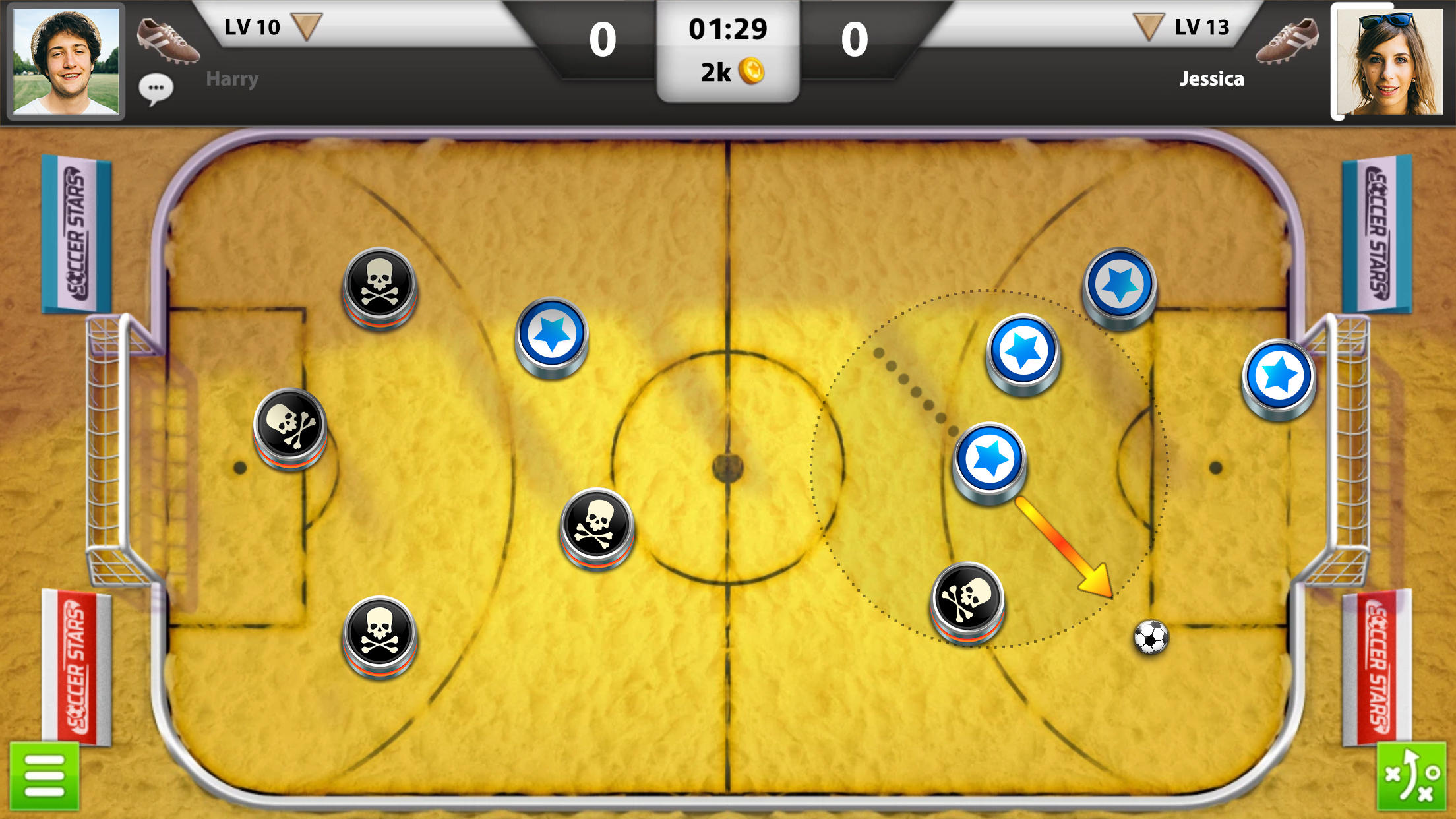Screen dimensions: 1456x819
Task: Open the formations tactics icon bottom right
Action: pyautogui.click(x=1412, y=775)
